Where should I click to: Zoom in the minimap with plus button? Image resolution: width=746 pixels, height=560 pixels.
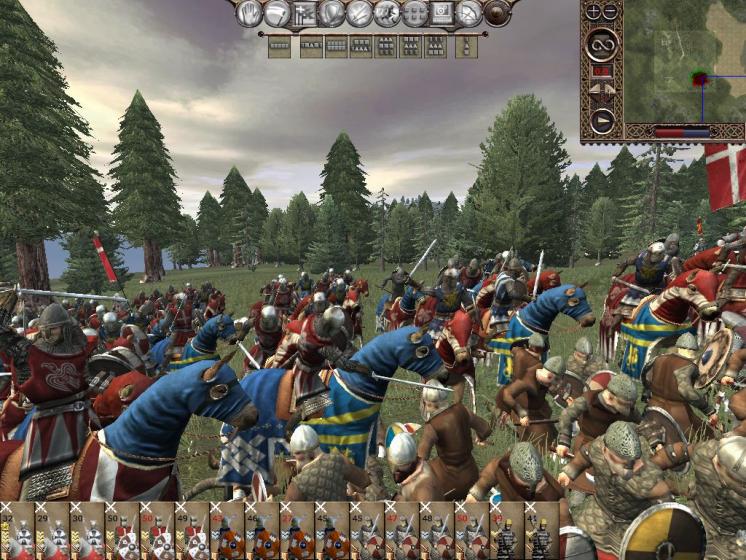point(592,12)
